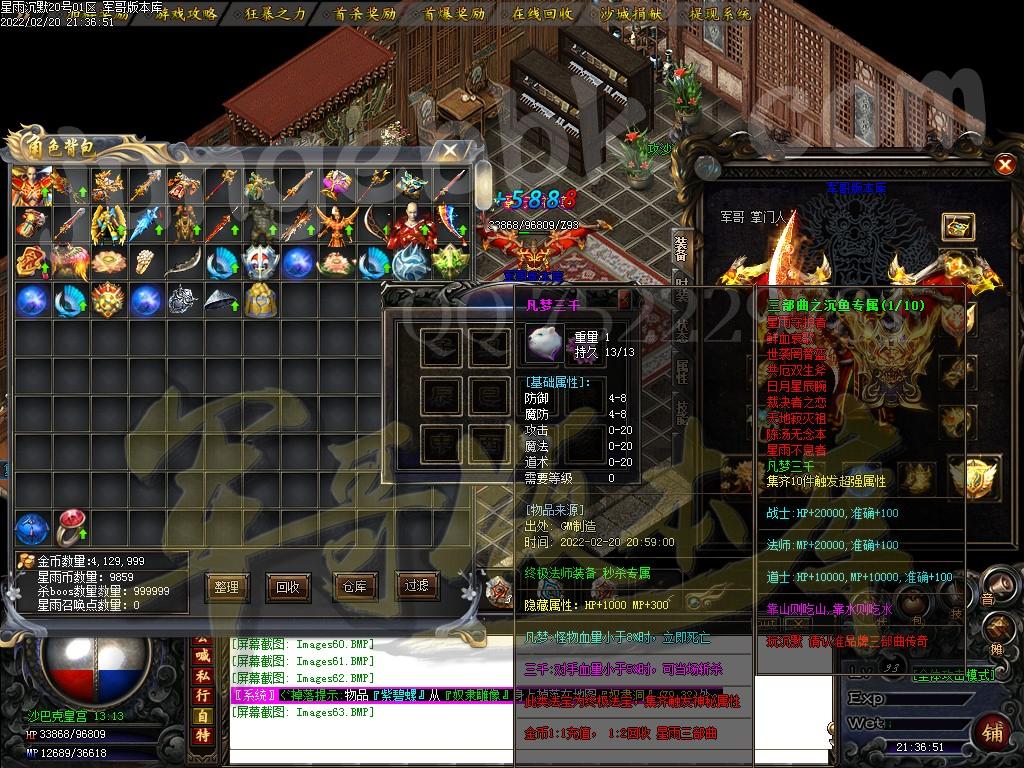Click the 整理 sort button
This screenshot has height=768, width=1024.
point(227,587)
